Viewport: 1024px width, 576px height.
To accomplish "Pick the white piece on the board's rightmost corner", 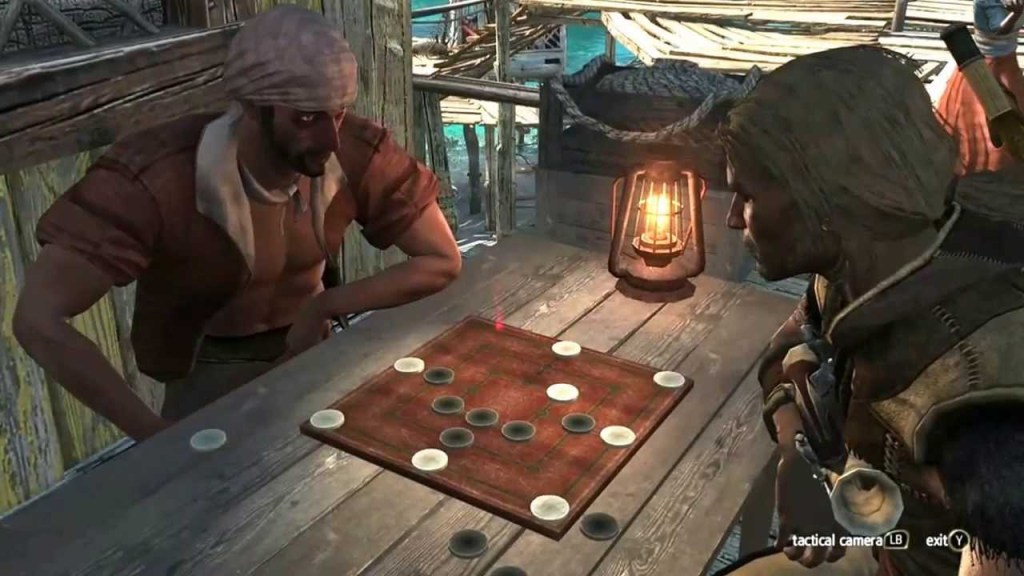I will [669, 379].
